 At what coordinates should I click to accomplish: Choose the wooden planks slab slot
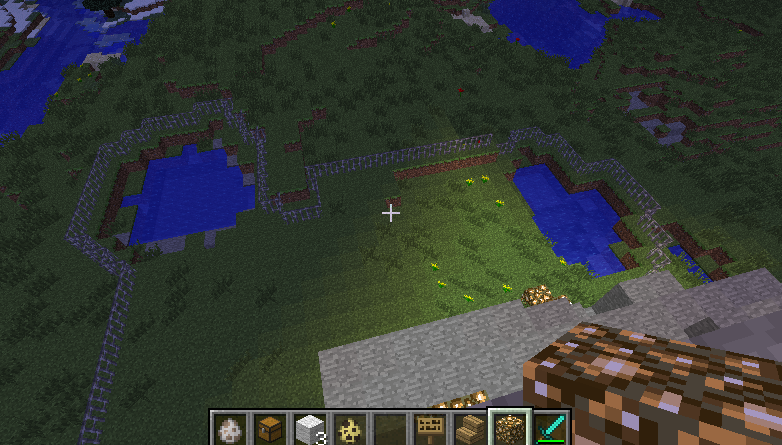[469, 430]
